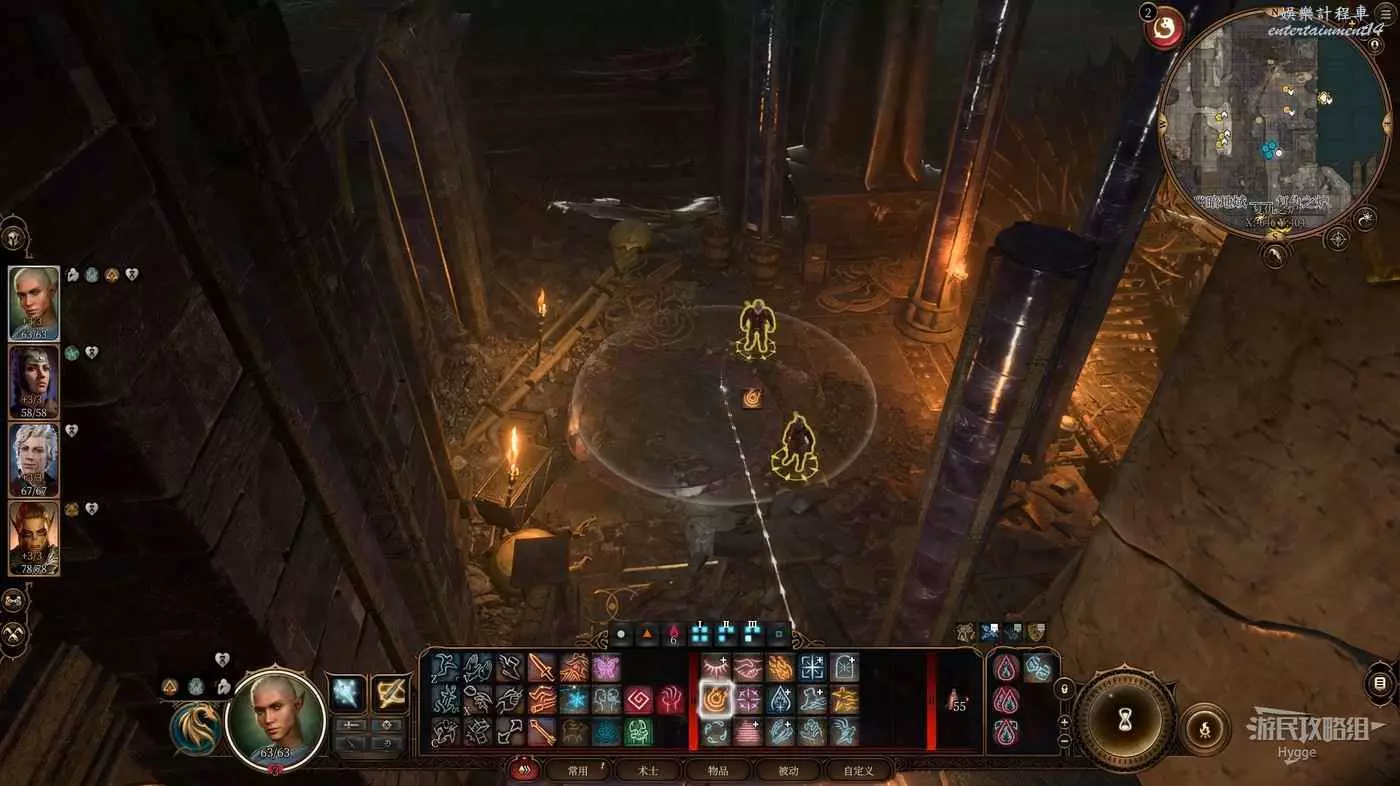Show the 被动 hotbar tab
The image size is (1400, 786).
pos(788,770)
